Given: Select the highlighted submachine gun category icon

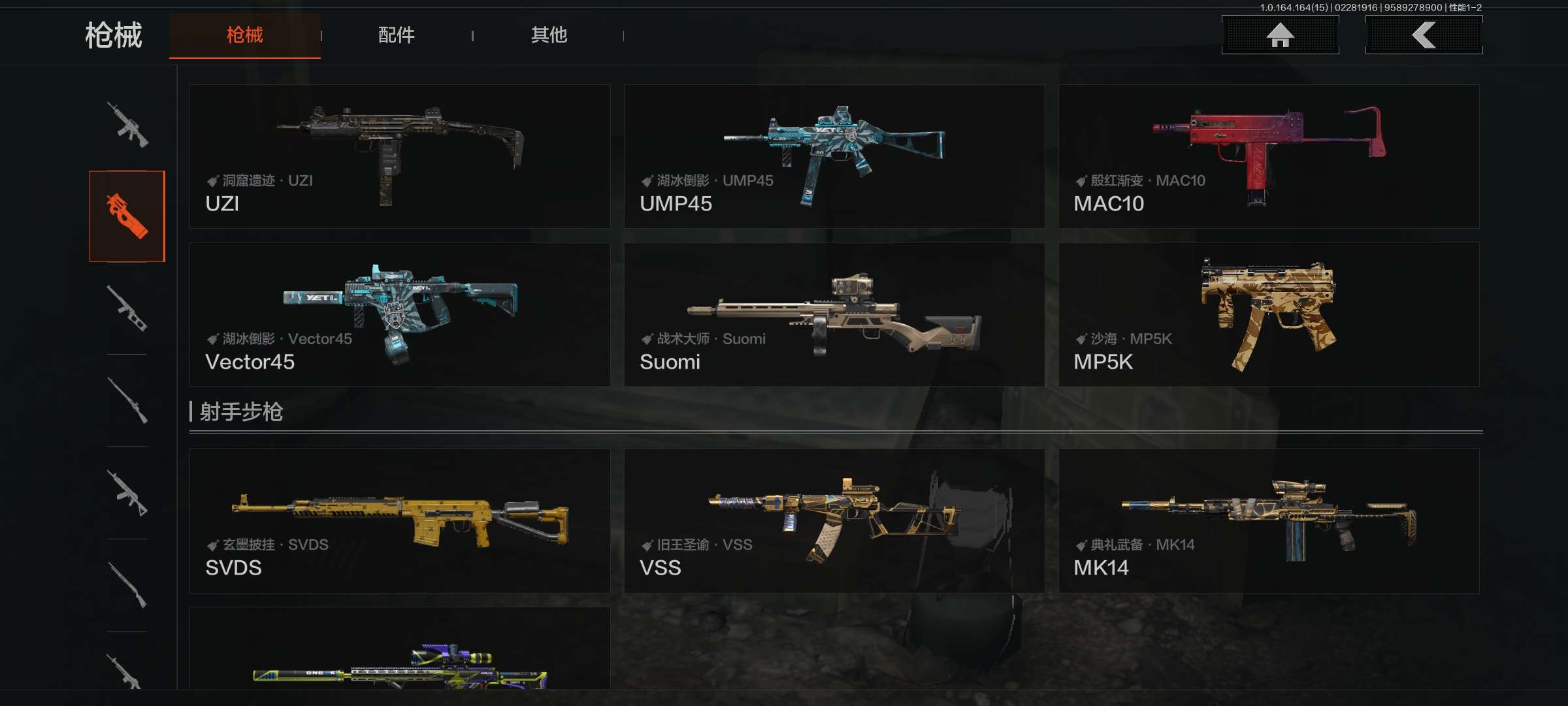Looking at the screenshot, I should tap(127, 216).
